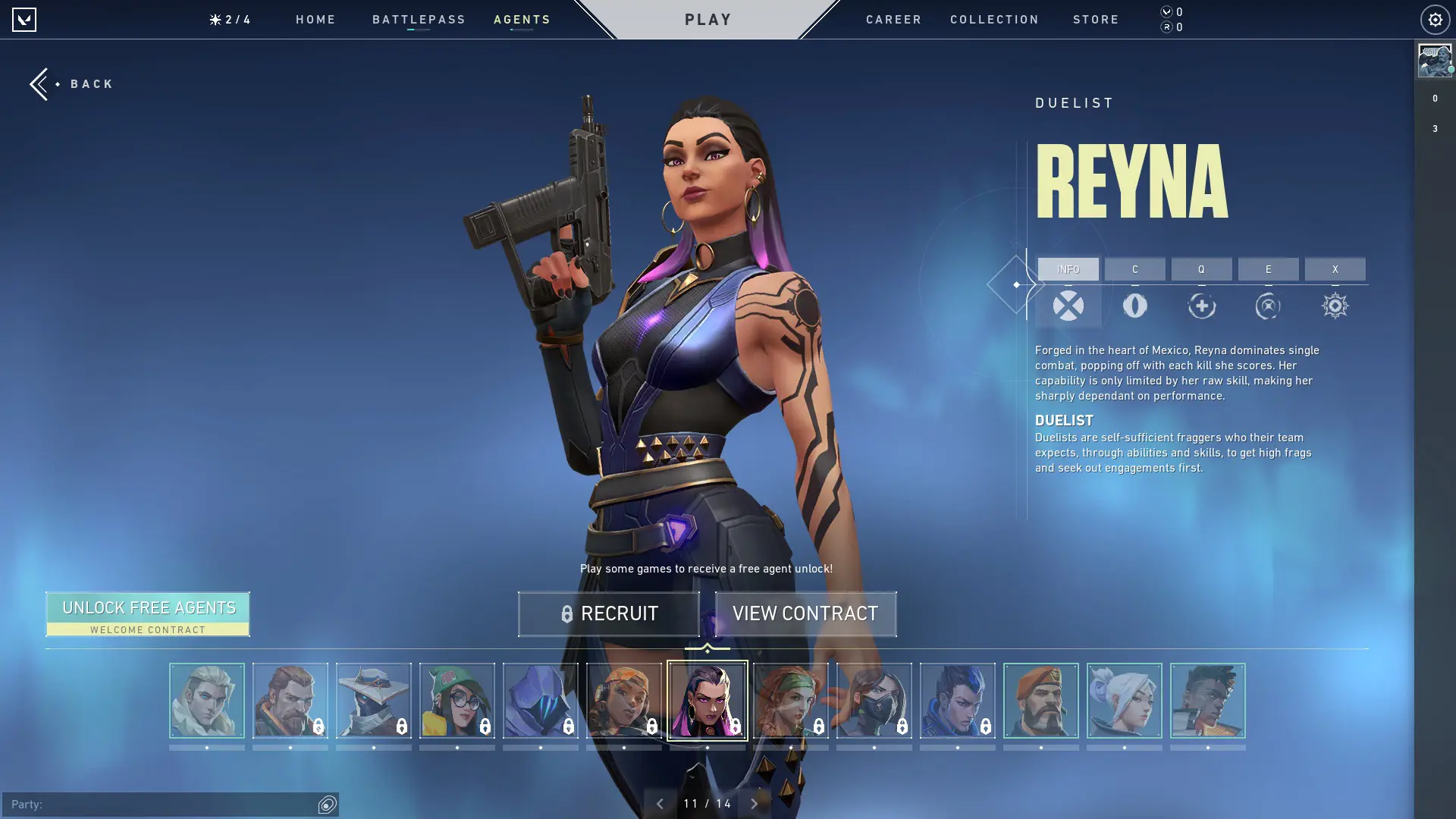Advance the agent carousel with the right arrow

click(x=754, y=802)
